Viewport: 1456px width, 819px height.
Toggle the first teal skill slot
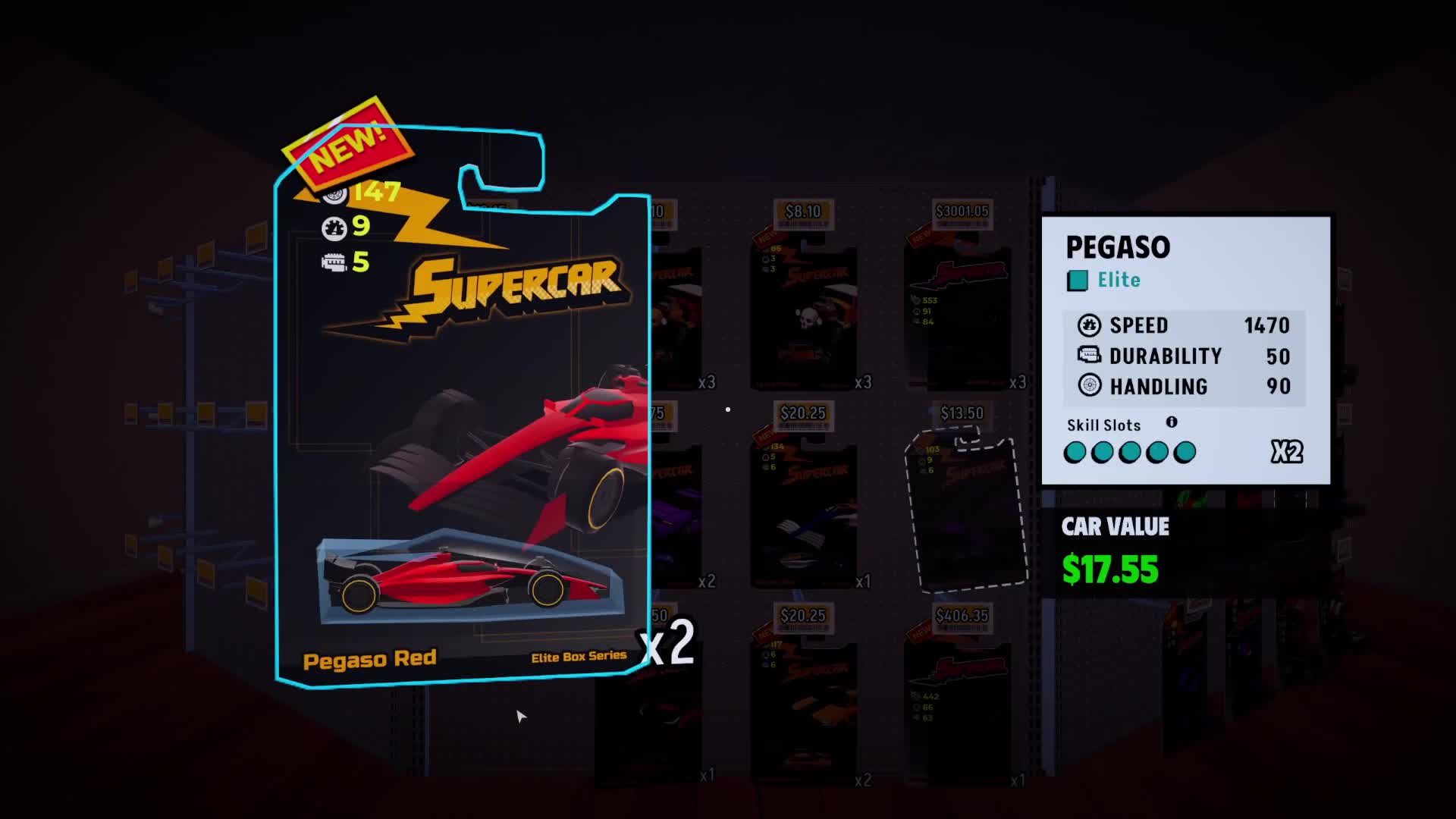pos(1077,451)
